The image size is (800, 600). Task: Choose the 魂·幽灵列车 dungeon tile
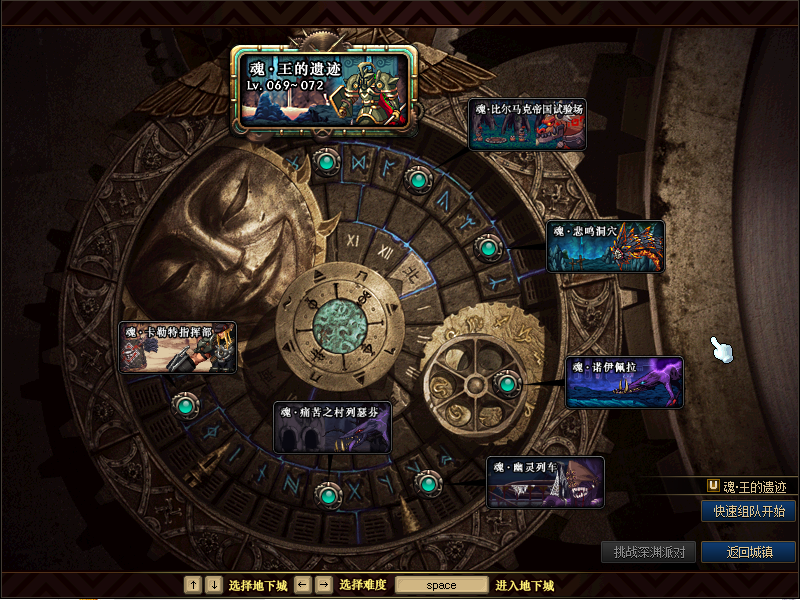pyautogui.click(x=545, y=483)
